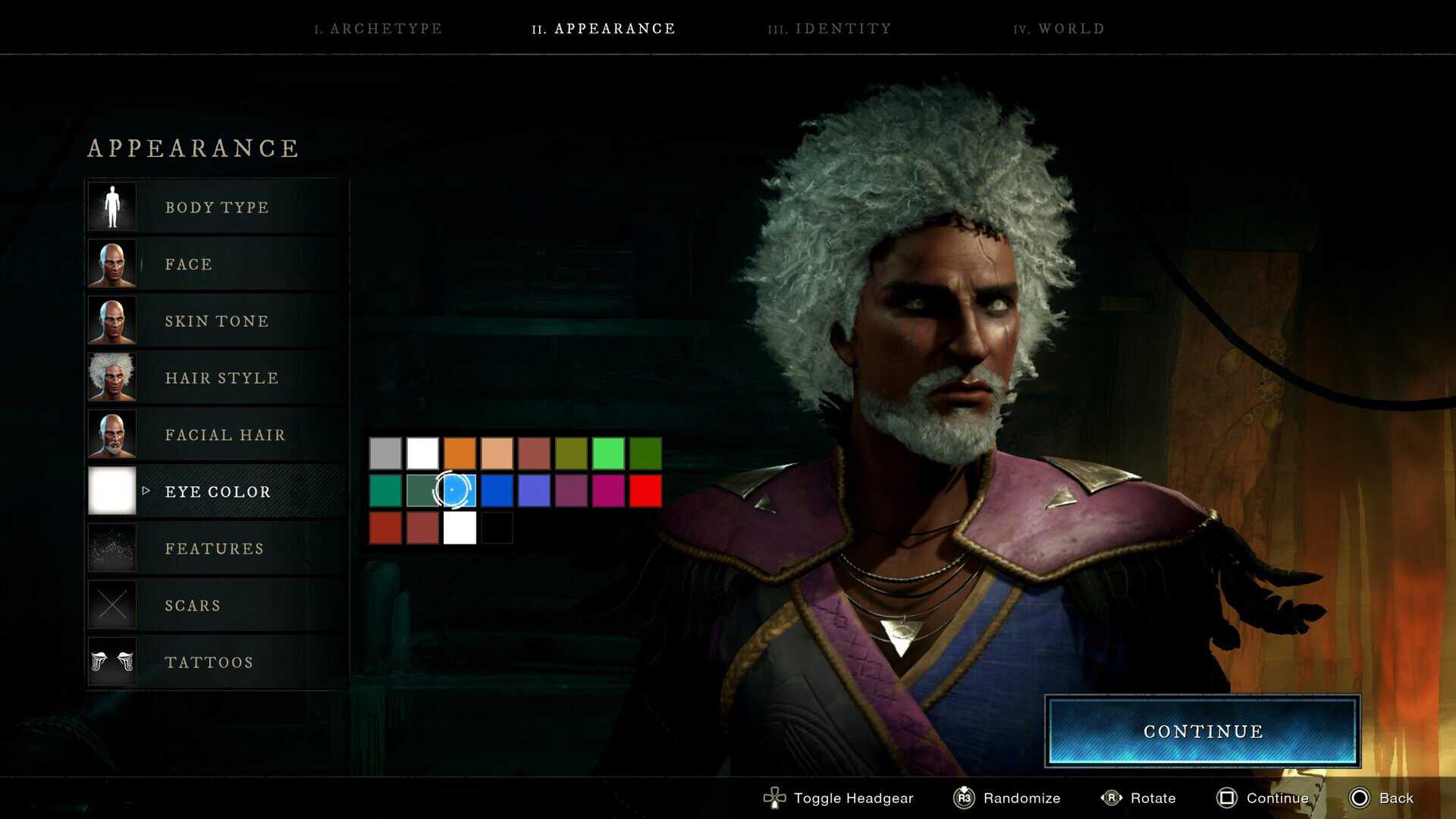This screenshot has height=819, width=1456.
Task: Open Facial Hair options via the bearded icon
Action: pyautogui.click(x=111, y=434)
